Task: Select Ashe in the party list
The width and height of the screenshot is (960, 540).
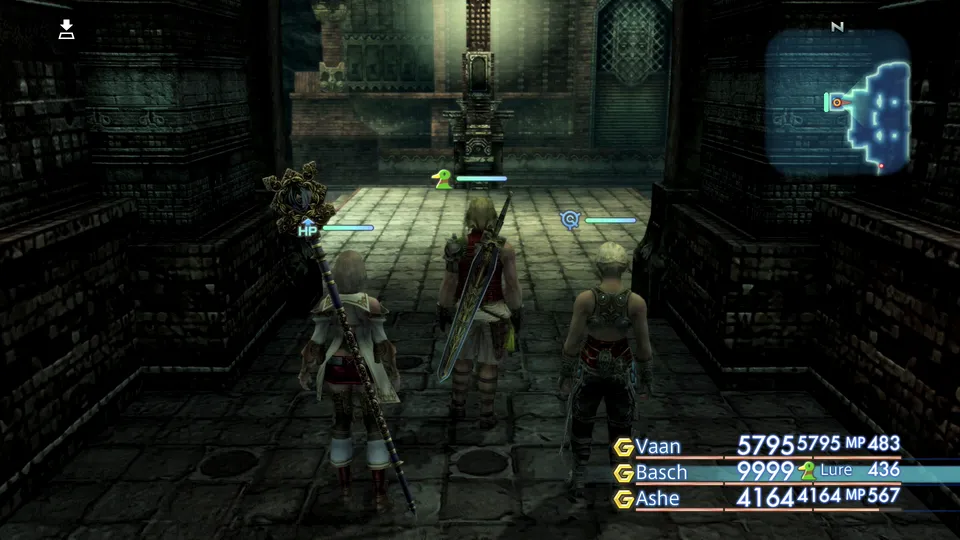Action: (658, 497)
